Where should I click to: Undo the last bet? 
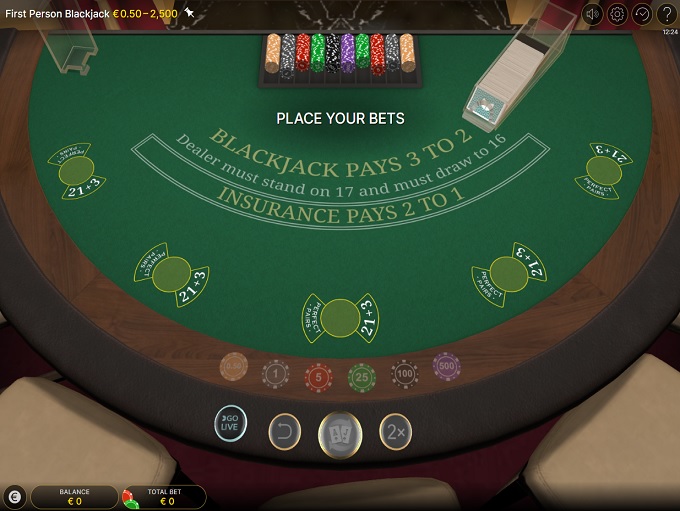285,431
